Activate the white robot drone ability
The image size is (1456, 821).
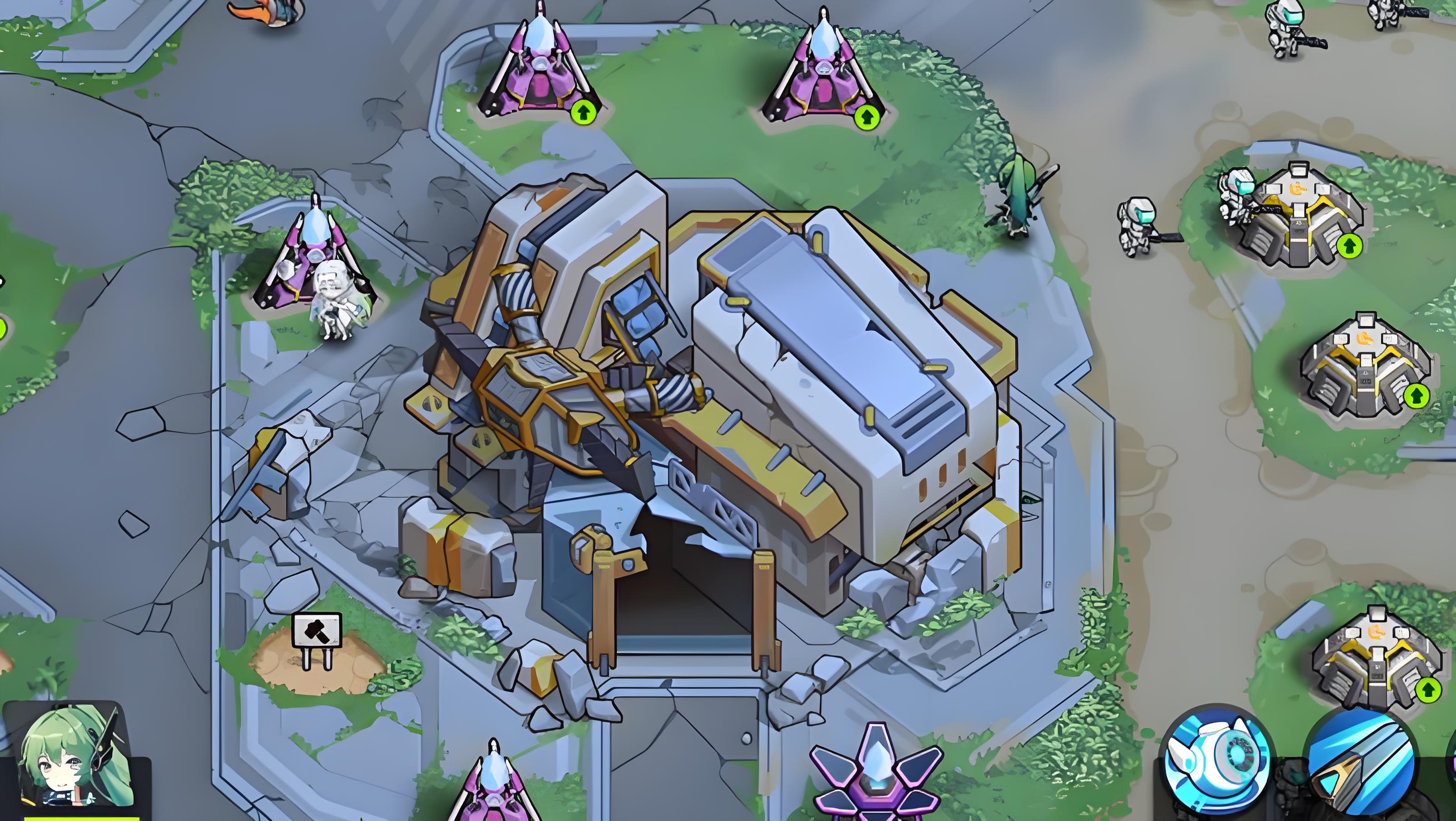(1218, 760)
